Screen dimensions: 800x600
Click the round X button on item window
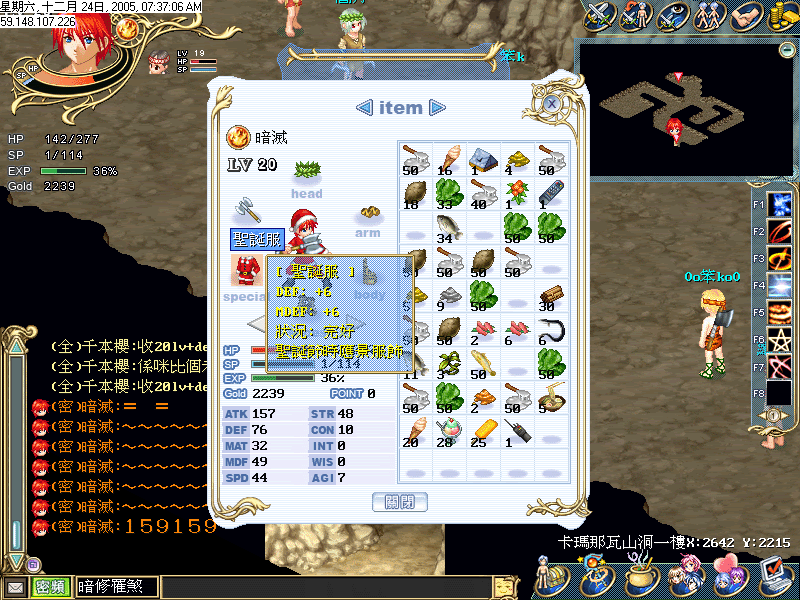(x=551, y=103)
